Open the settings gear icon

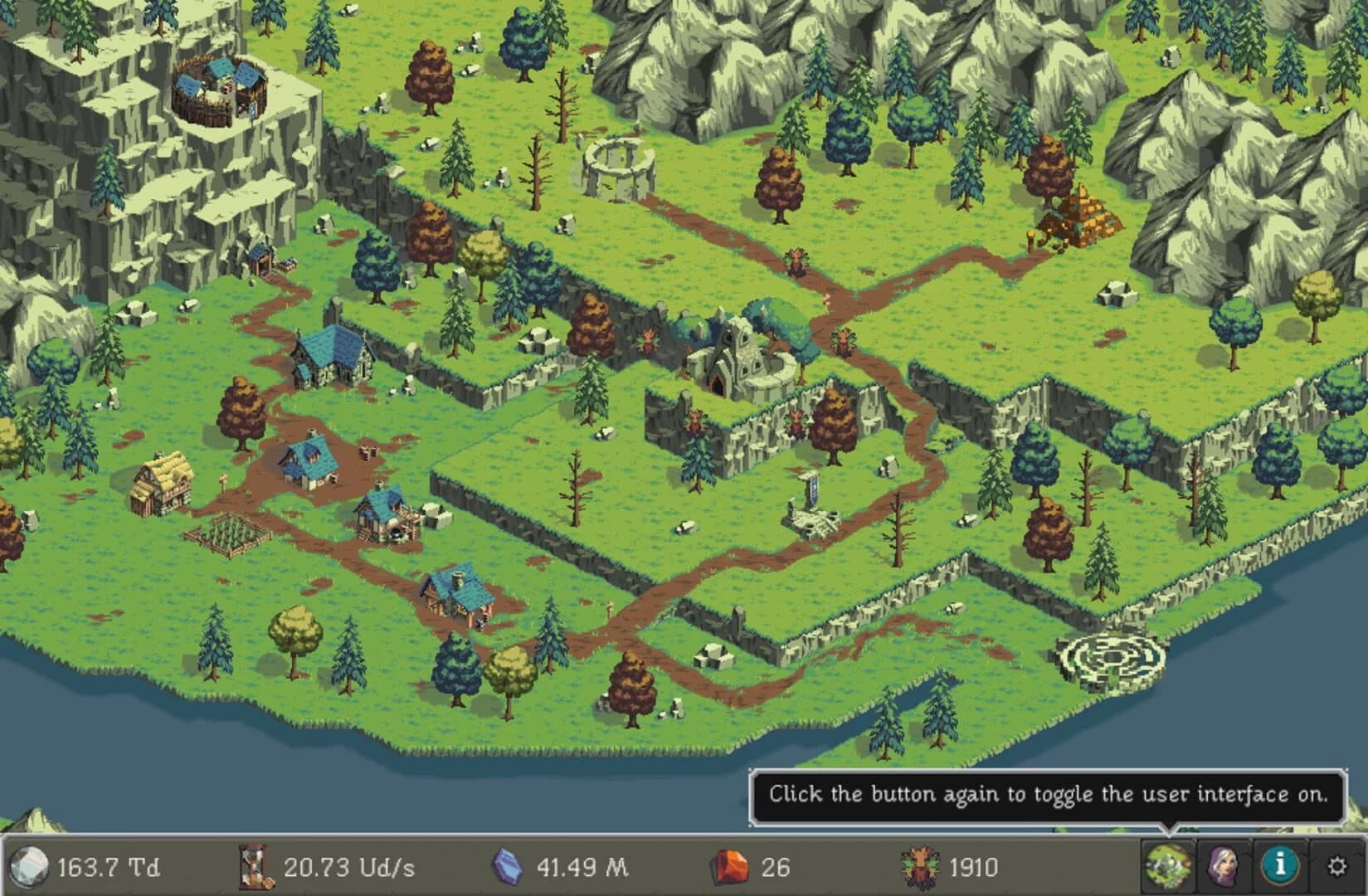pos(1335,865)
